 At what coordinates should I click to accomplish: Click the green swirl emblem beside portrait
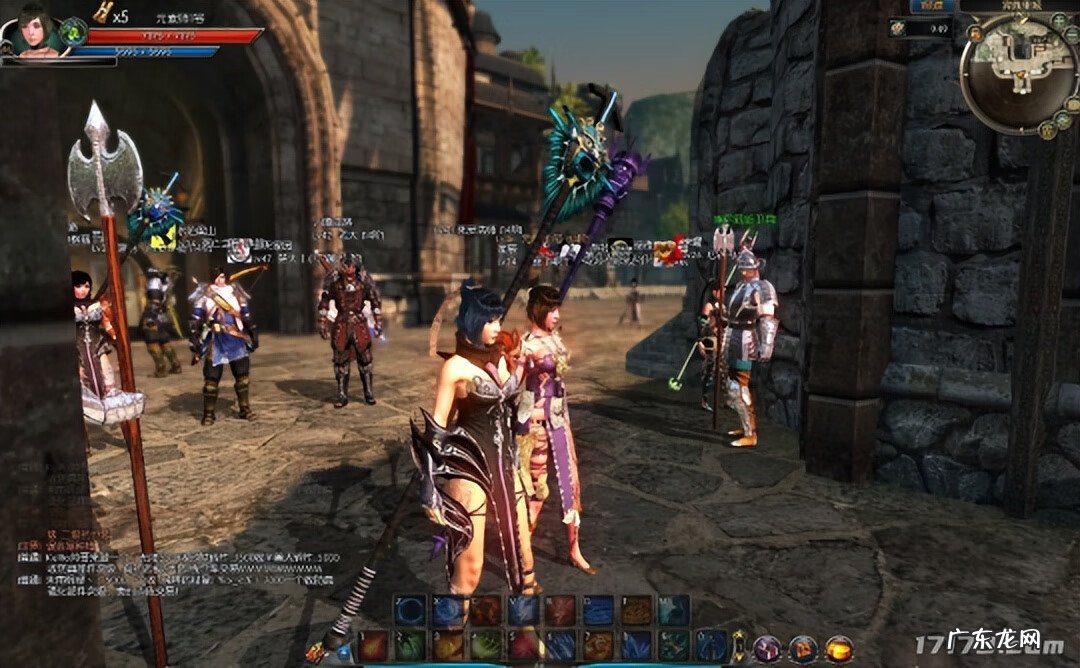click(x=73, y=32)
